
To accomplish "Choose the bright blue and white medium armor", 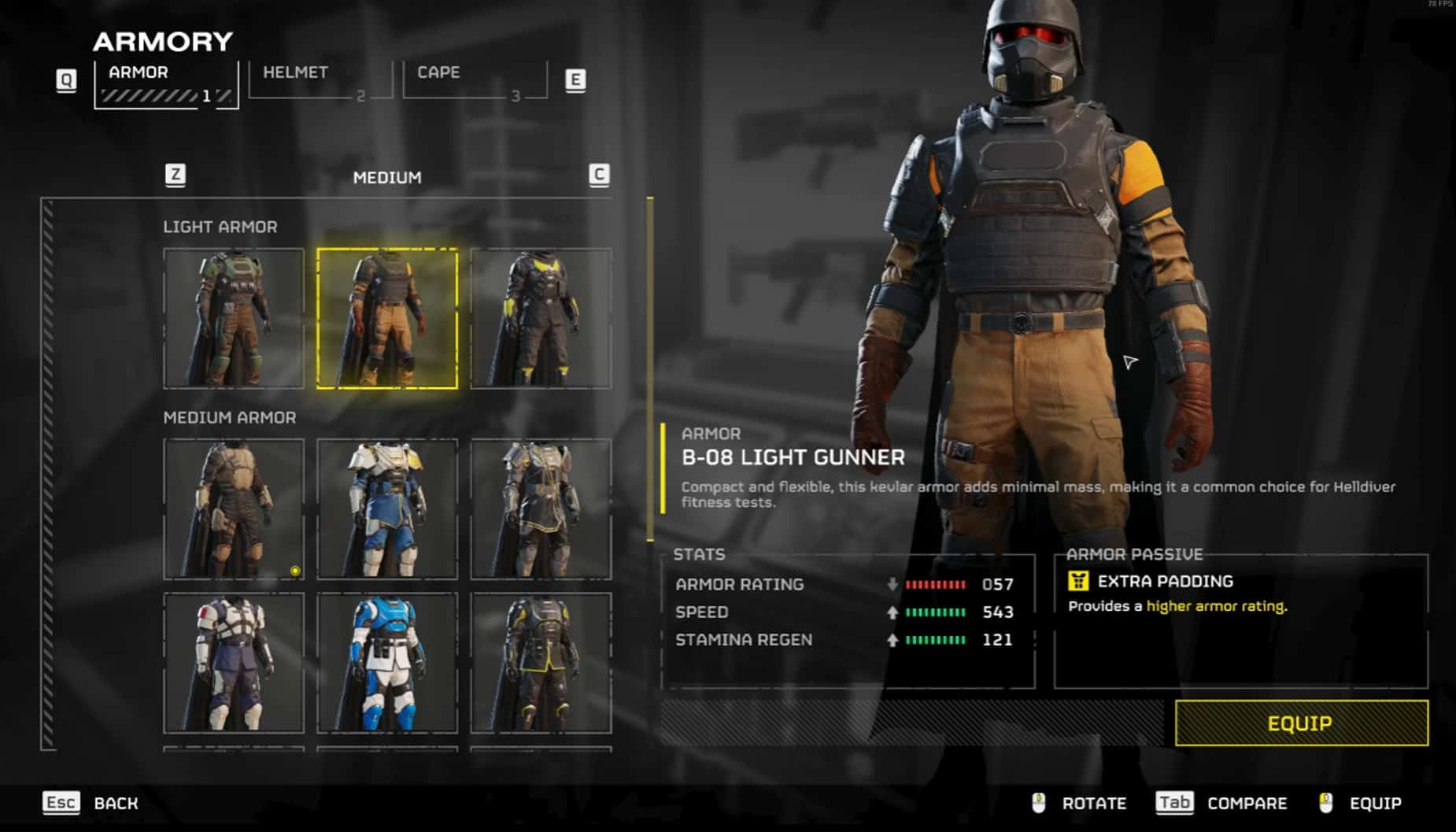I will point(387,663).
